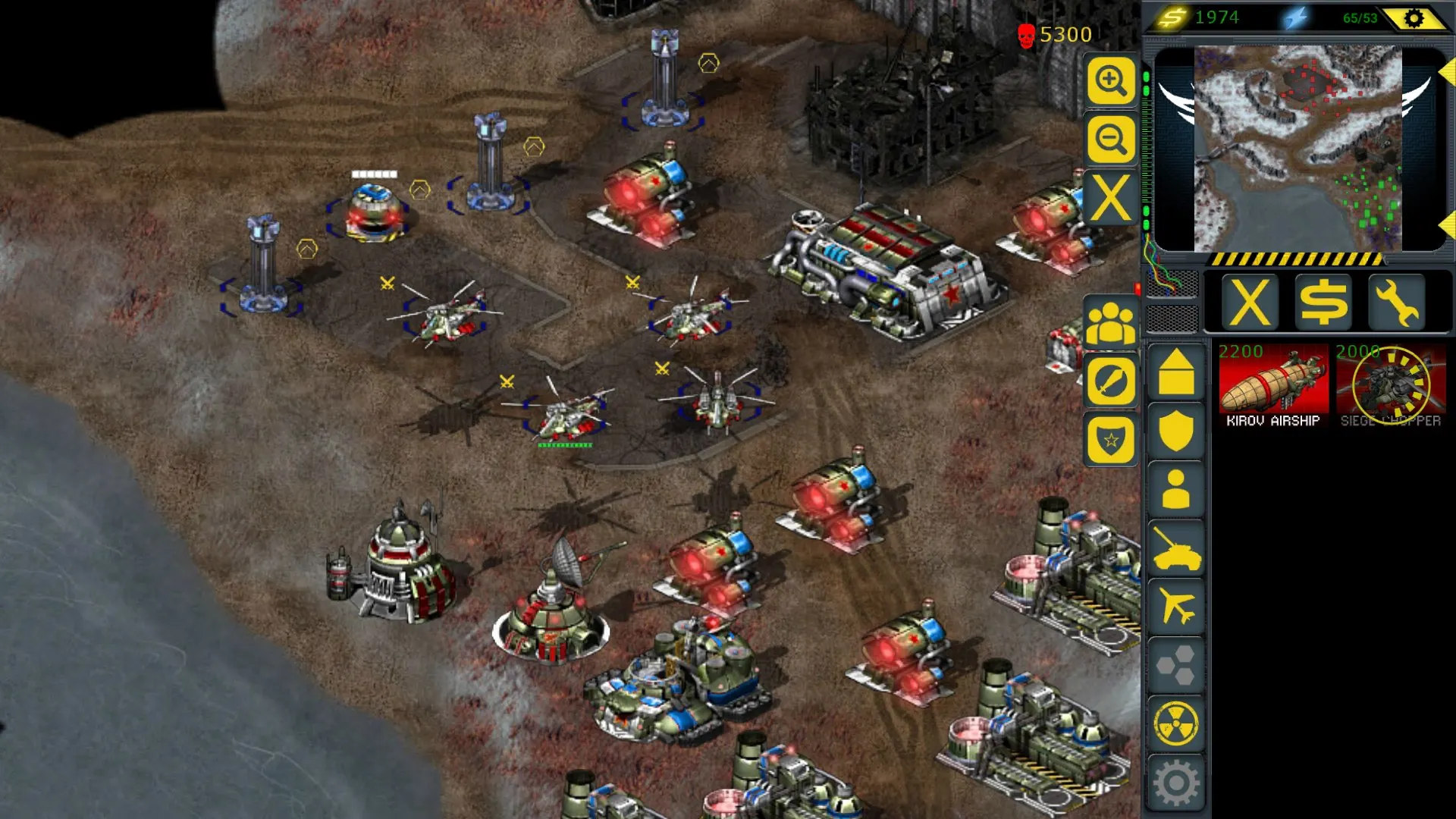Click the minimap to move the view
The image size is (1456, 819).
click(x=1298, y=148)
